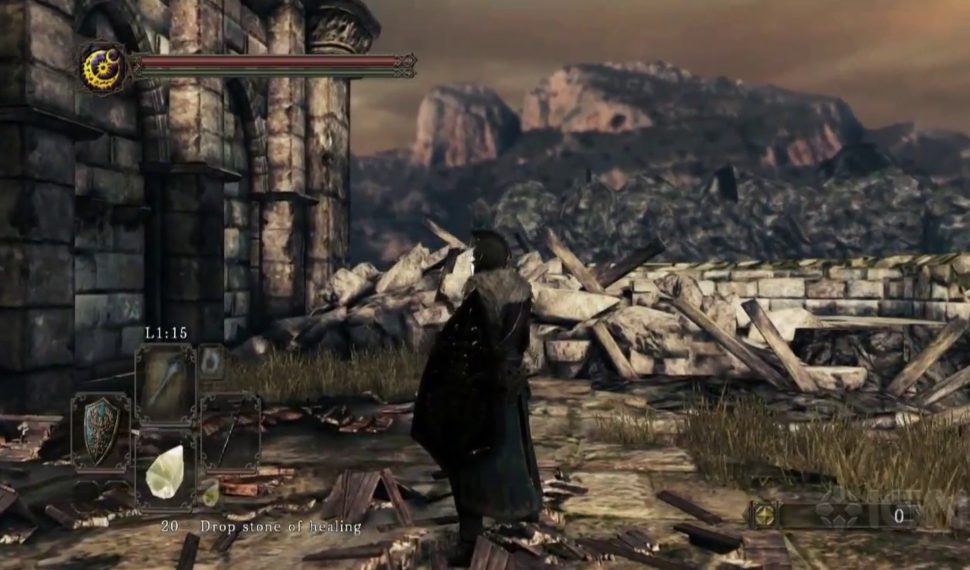970x570 pixels.
Task: Select the small queued spell icon beside staff
Action: tap(211, 362)
